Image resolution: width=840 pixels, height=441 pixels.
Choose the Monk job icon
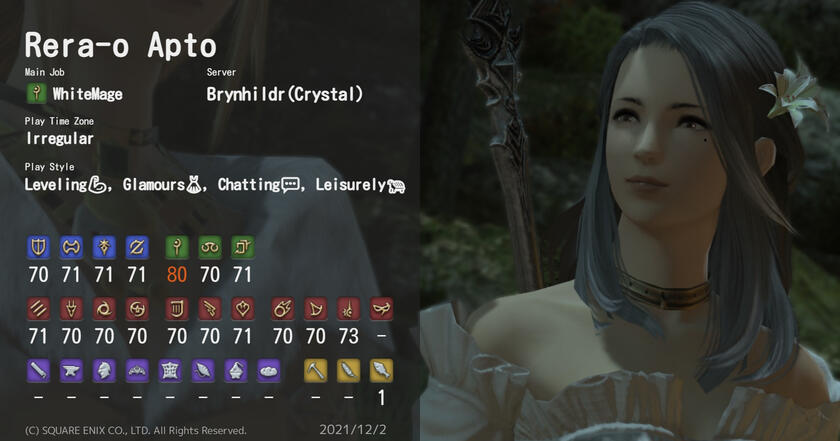(38, 308)
